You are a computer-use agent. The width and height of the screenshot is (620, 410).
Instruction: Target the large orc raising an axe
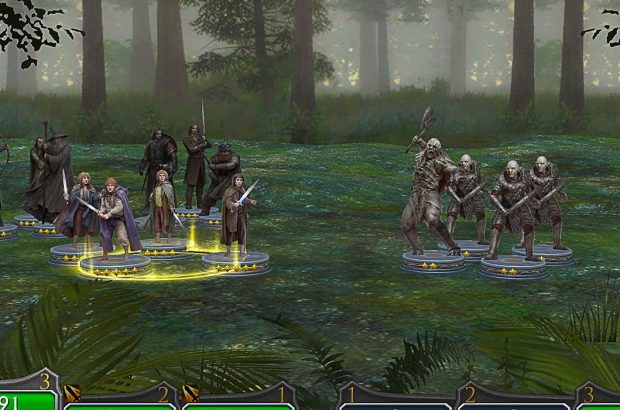[x=429, y=195]
